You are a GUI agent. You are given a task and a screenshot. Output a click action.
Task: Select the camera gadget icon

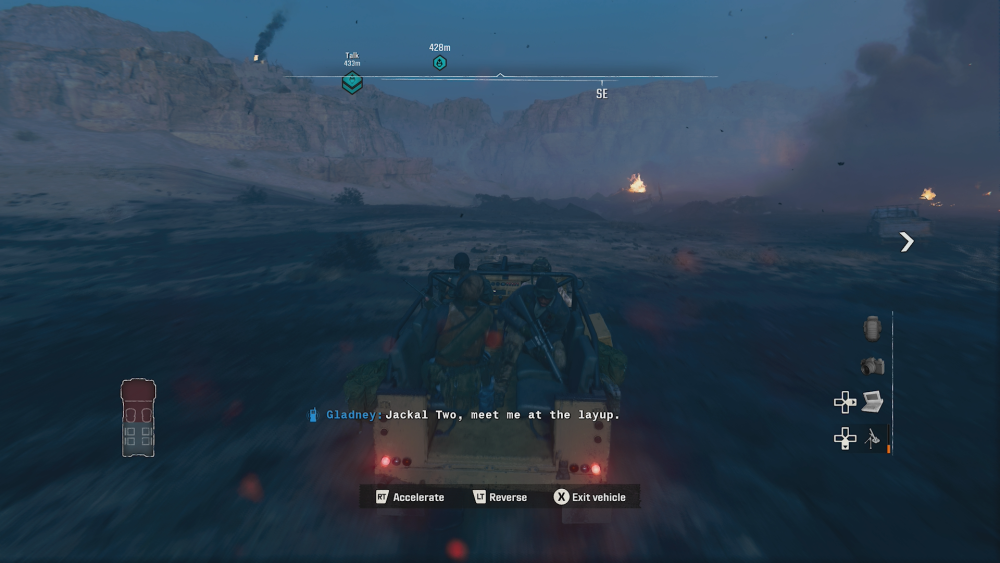872,366
